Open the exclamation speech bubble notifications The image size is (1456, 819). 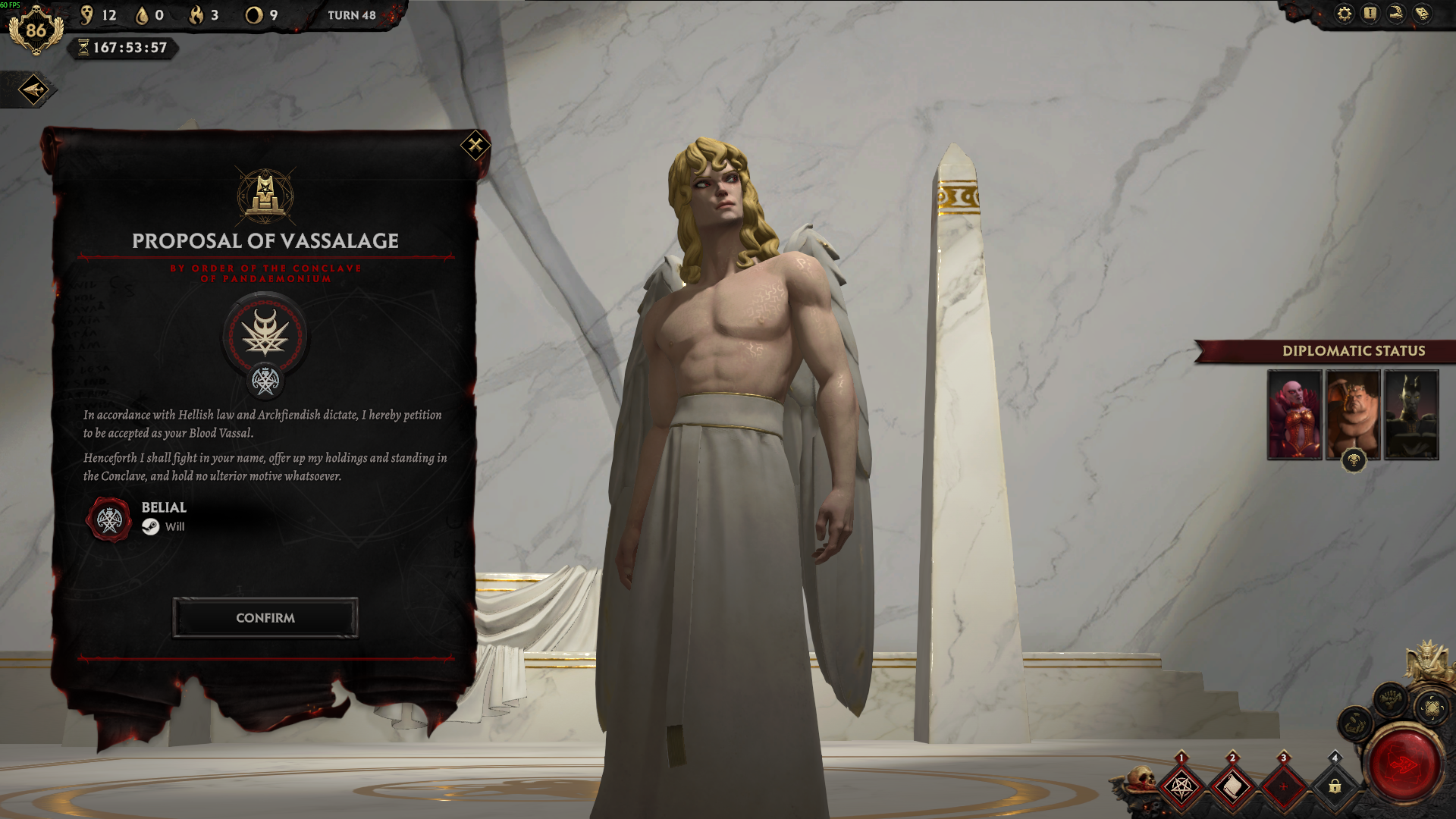1370,14
